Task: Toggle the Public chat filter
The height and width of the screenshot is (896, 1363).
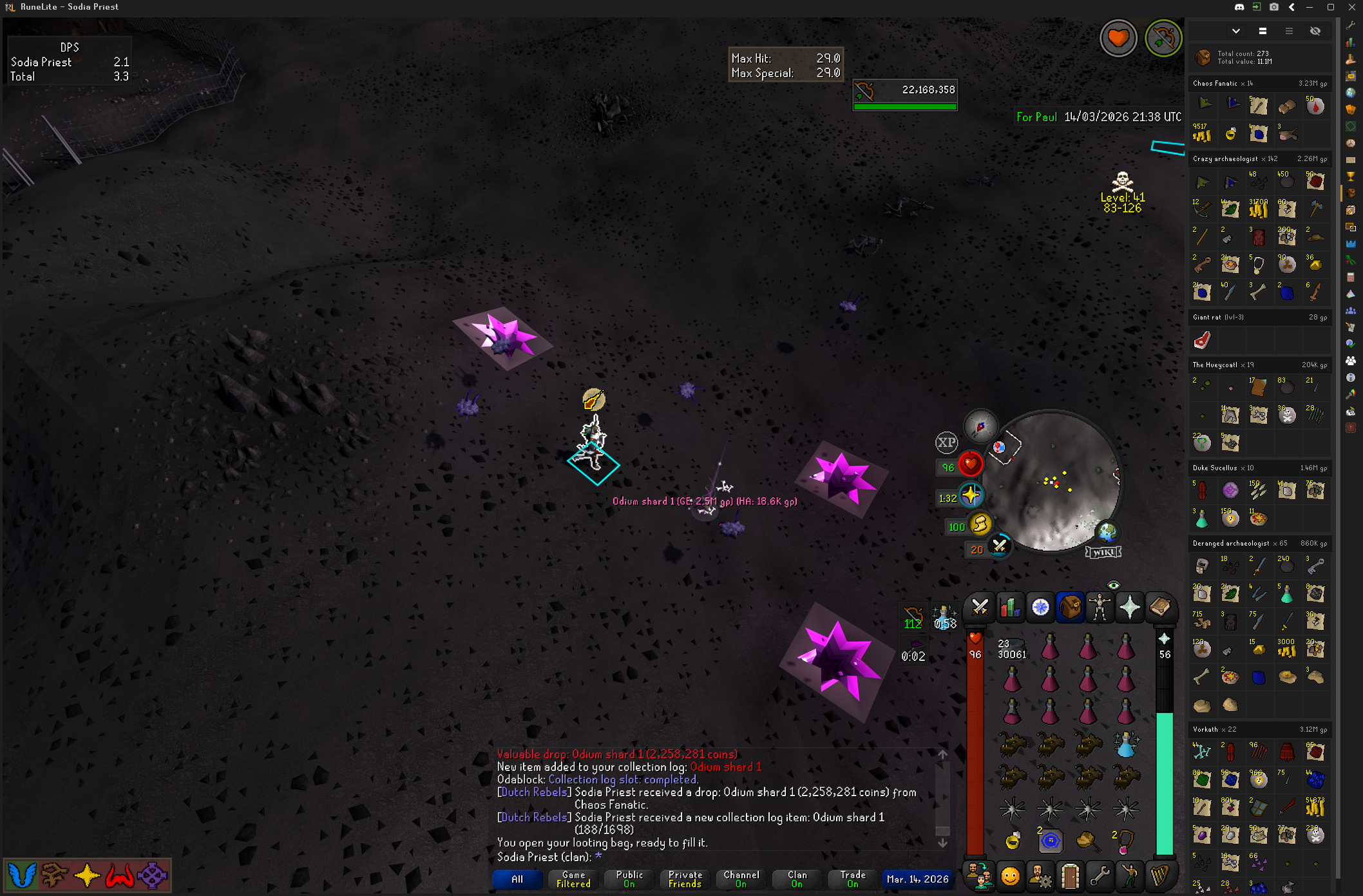Action: click(x=629, y=879)
